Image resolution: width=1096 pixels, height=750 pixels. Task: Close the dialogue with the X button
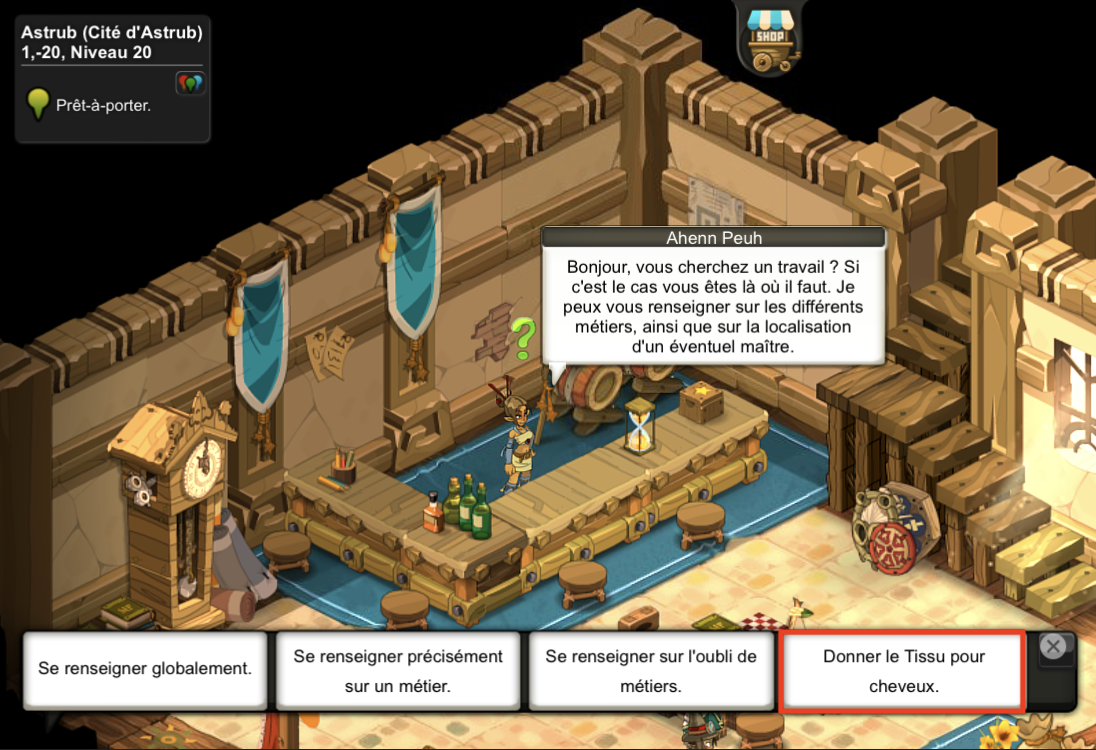point(1052,647)
